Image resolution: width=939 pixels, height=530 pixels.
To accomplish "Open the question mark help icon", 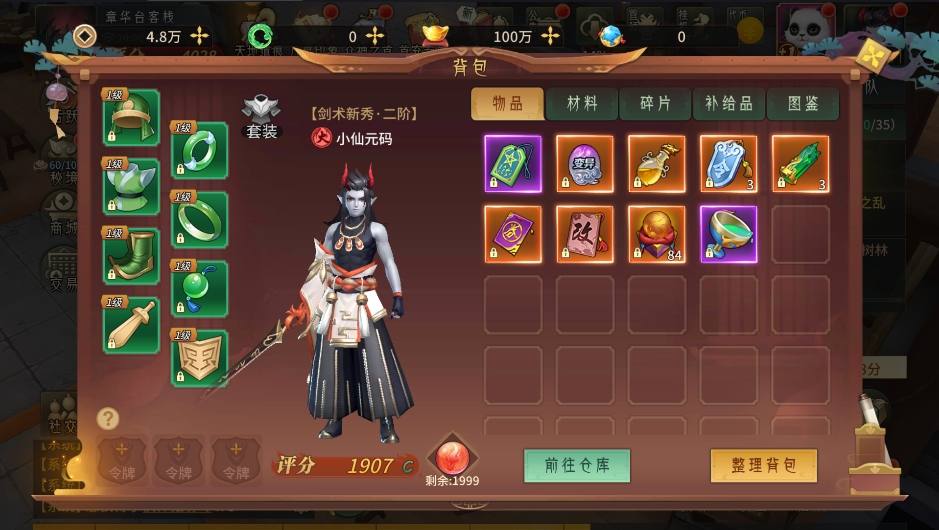I will coord(108,418).
